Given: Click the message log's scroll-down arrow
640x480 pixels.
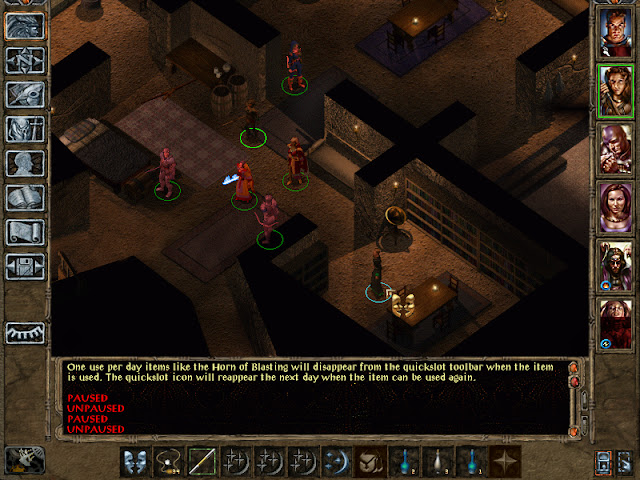Looking at the screenshot, I should tap(575, 431).
